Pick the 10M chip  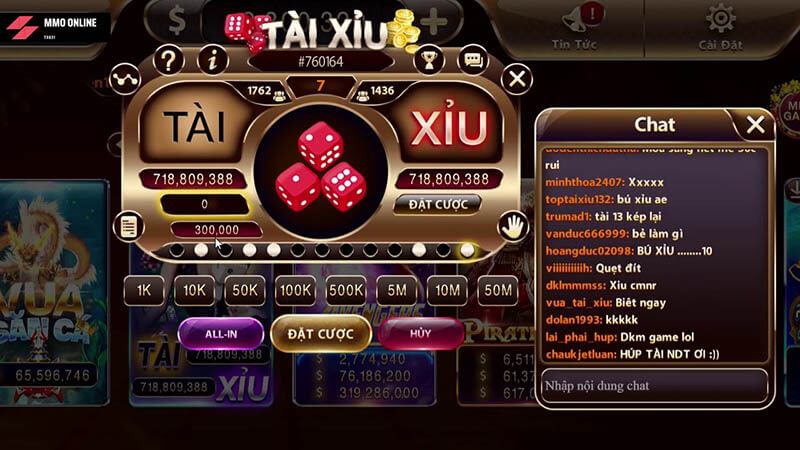[x=447, y=291]
